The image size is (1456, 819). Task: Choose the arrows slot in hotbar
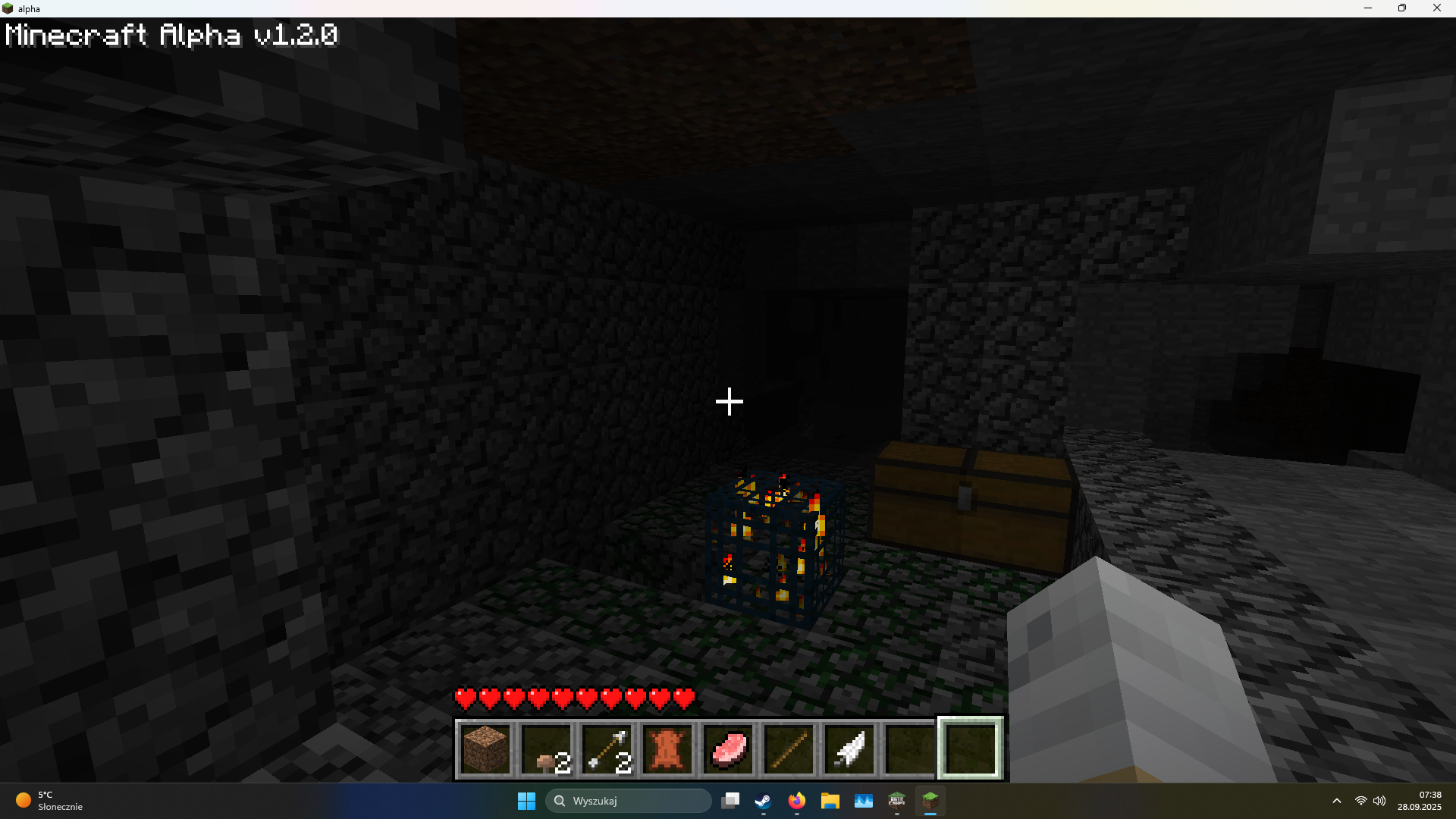607,749
